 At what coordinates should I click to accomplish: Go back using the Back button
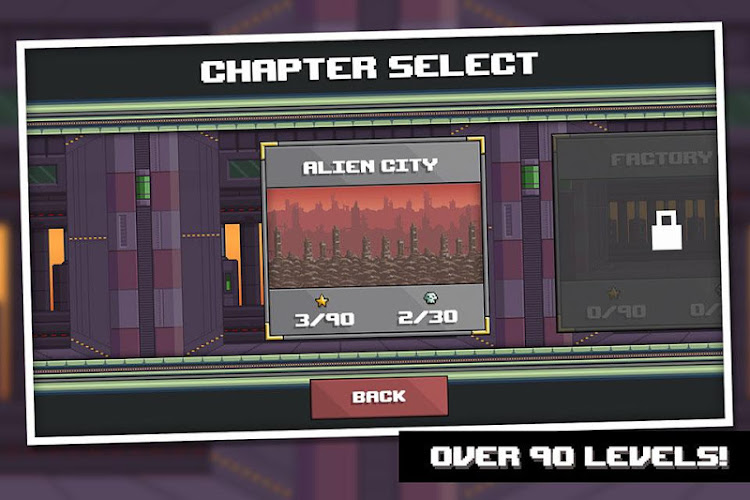click(x=378, y=396)
